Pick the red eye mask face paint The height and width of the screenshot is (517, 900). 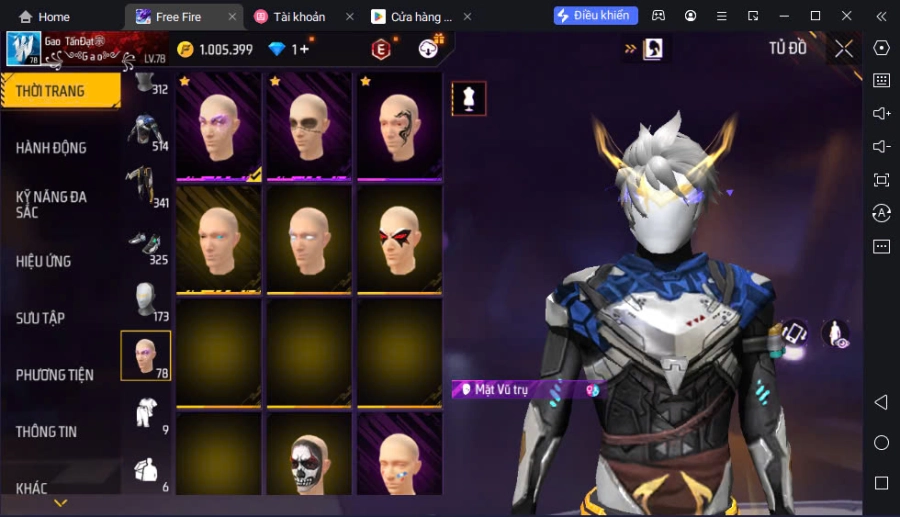[398, 239]
